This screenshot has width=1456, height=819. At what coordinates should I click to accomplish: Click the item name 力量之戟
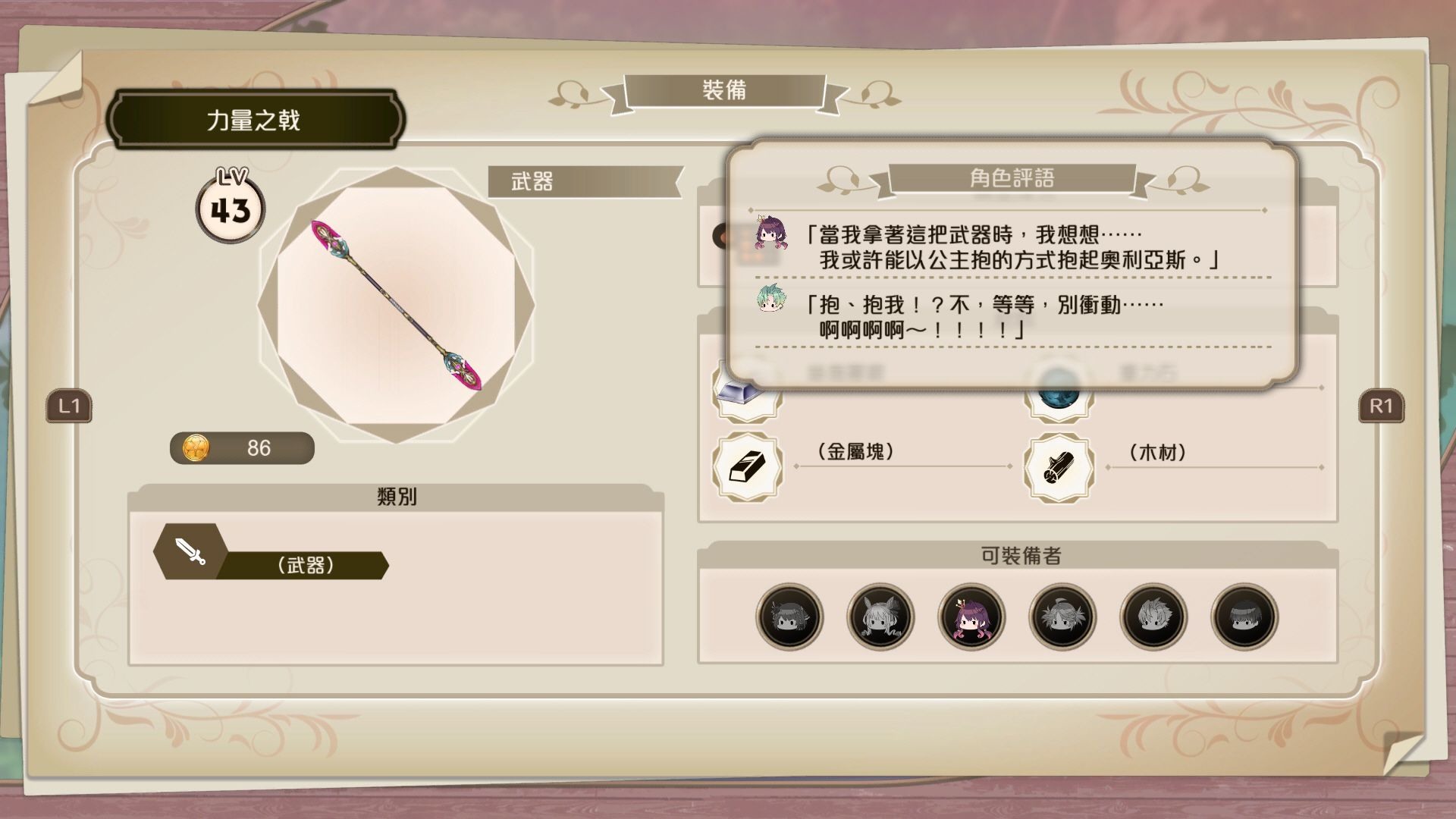(254, 118)
